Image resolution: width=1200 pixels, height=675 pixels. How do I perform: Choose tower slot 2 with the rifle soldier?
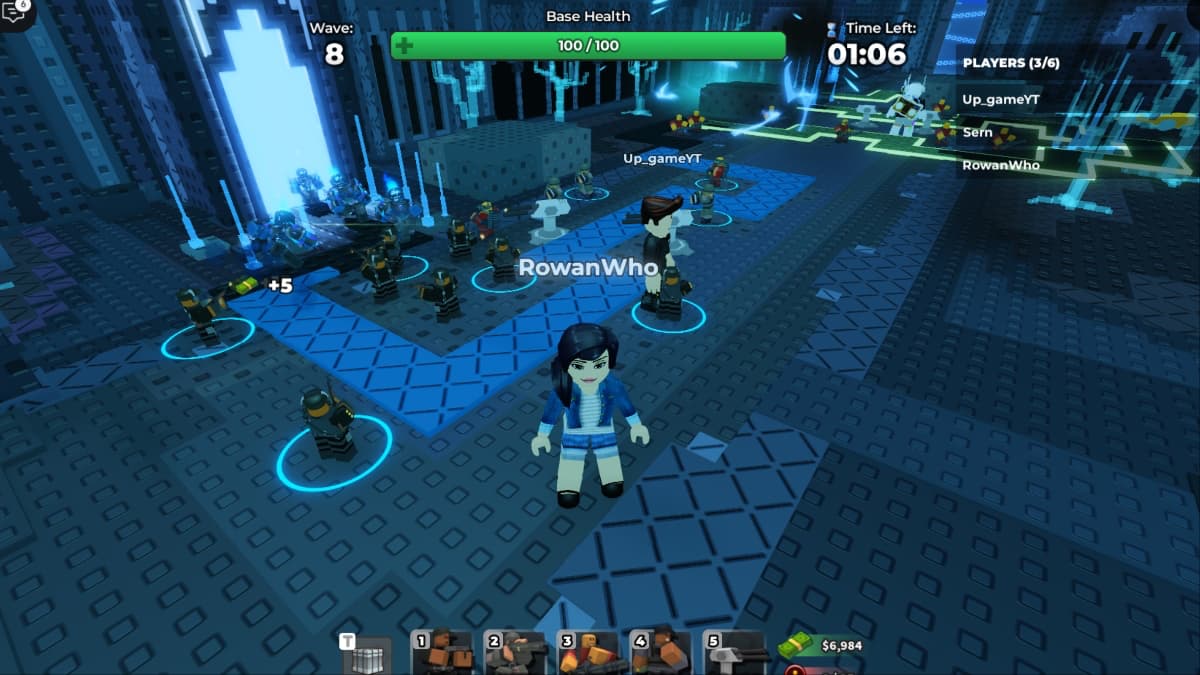516,653
